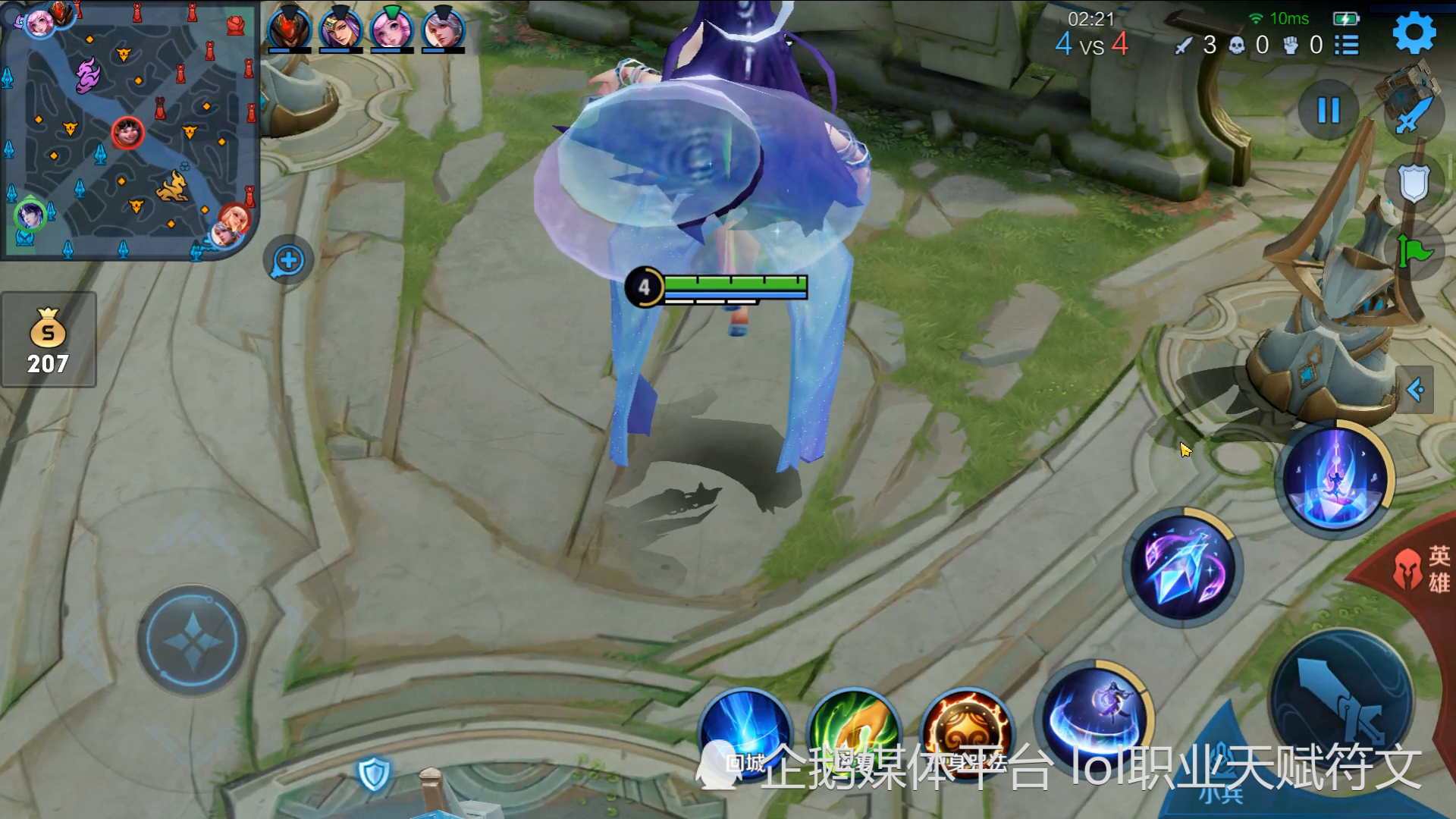Open the scoreboard list icon

tap(1347, 45)
